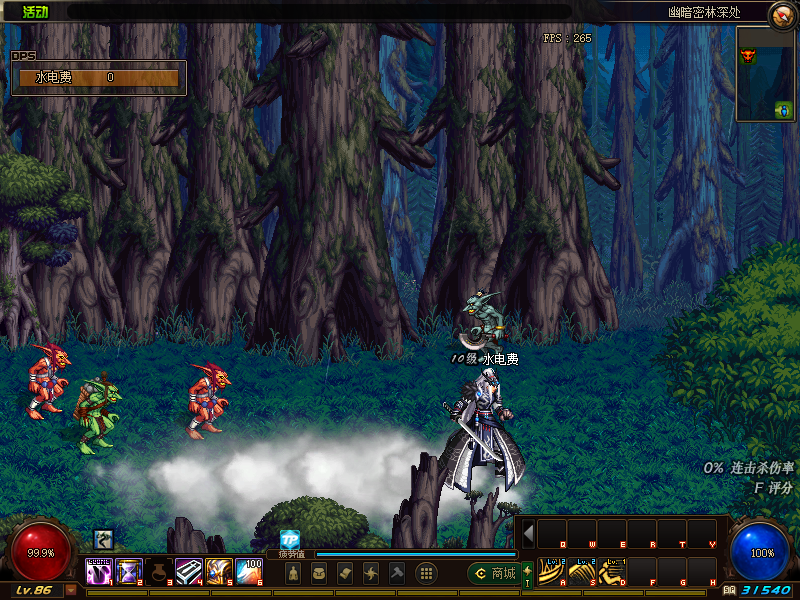Open the 活动 events menu
The image size is (800, 600).
pyautogui.click(x=35, y=12)
